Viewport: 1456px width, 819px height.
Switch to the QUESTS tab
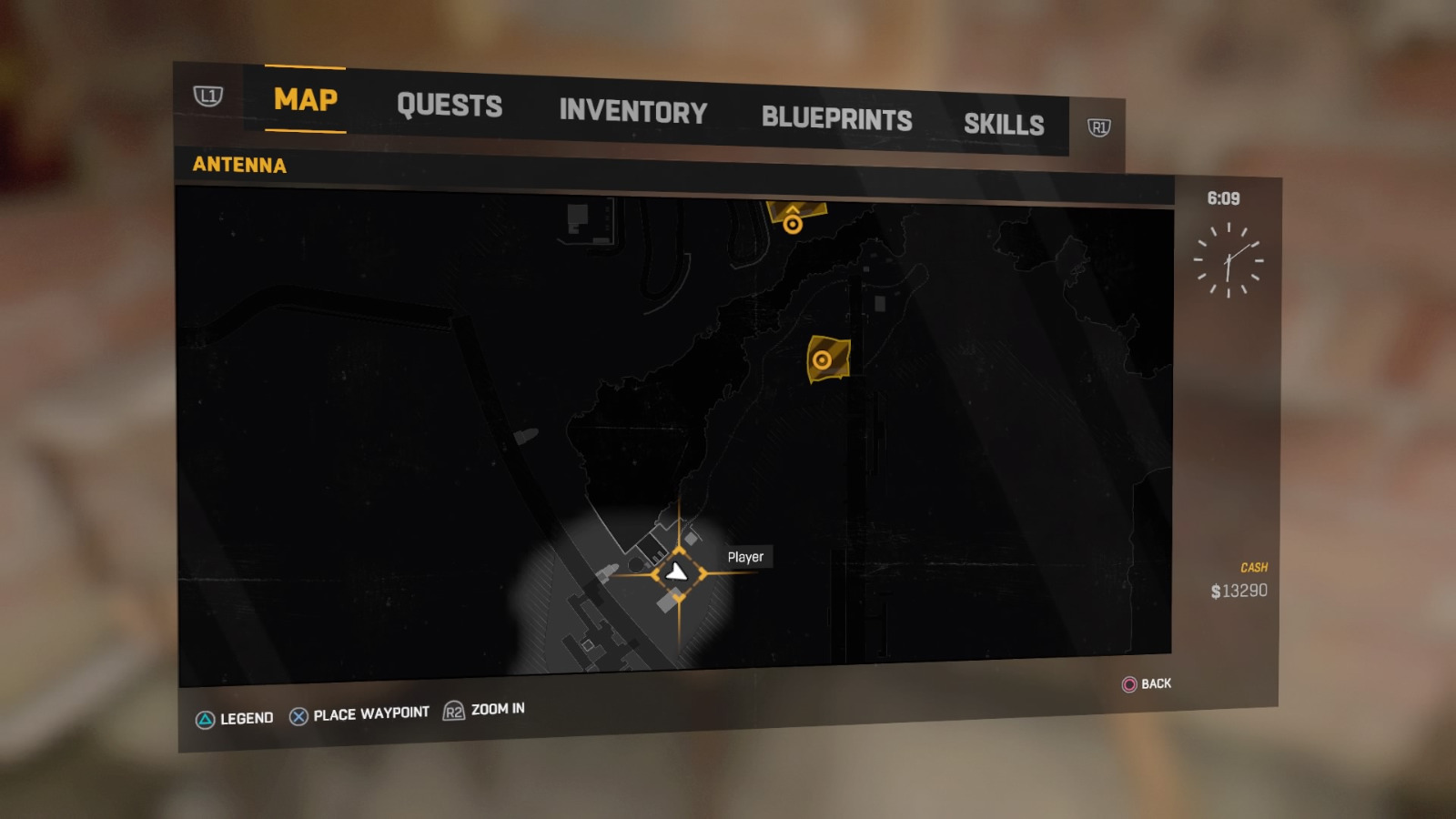click(450, 106)
